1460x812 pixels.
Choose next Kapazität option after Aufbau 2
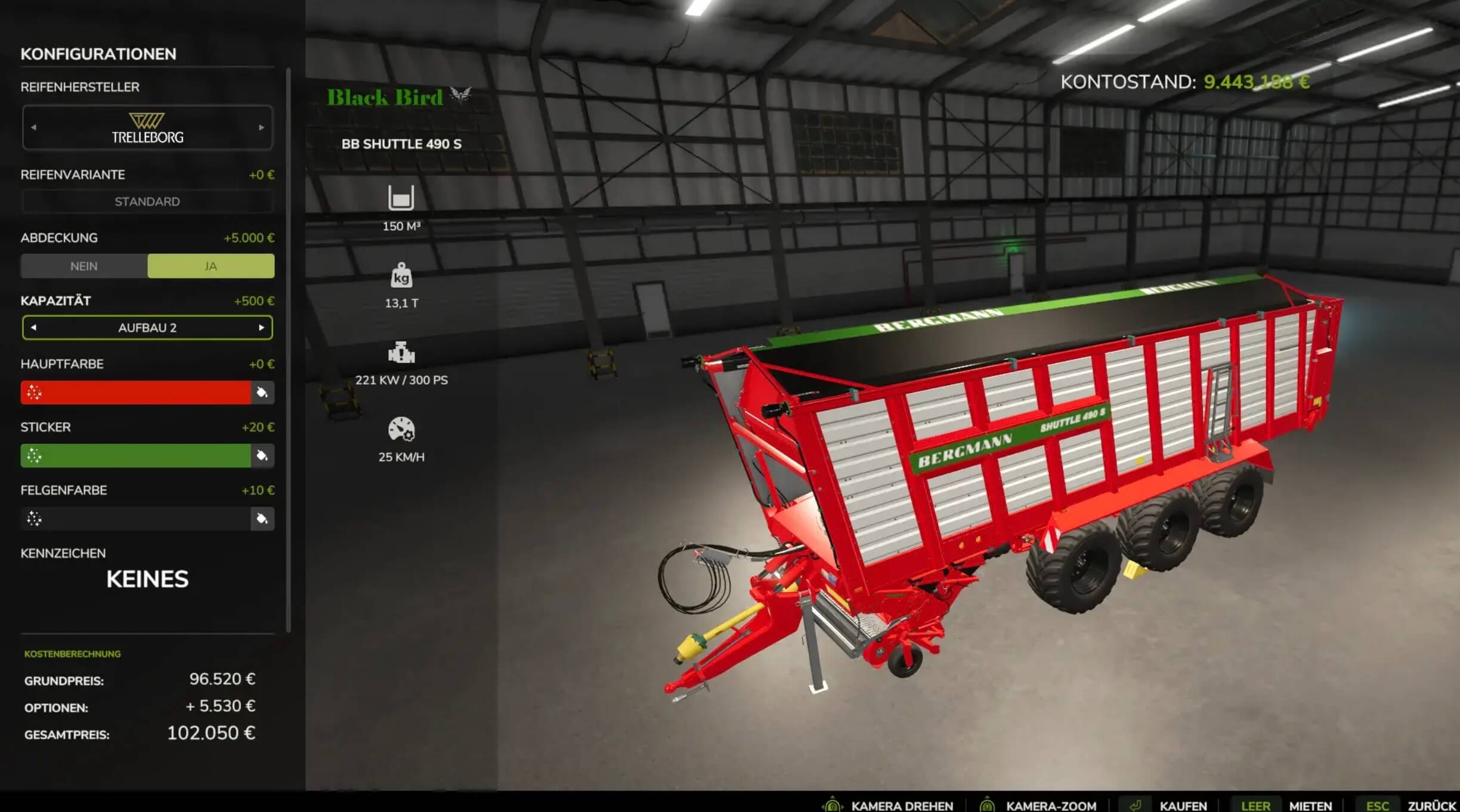pos(261,328)
